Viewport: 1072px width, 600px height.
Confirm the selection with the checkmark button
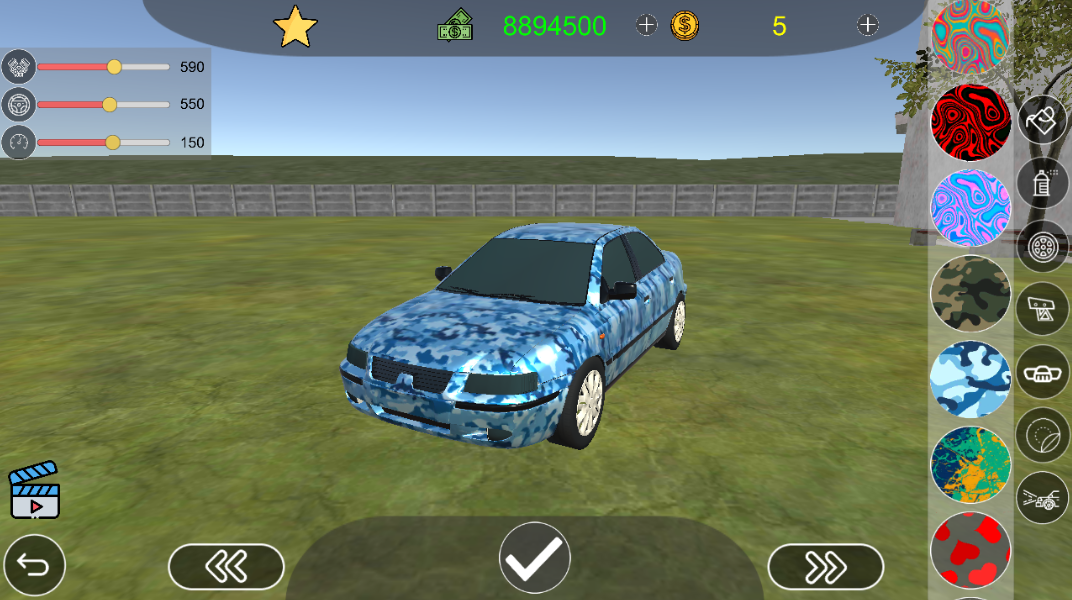pyautogui.click(x=535, y=557)
